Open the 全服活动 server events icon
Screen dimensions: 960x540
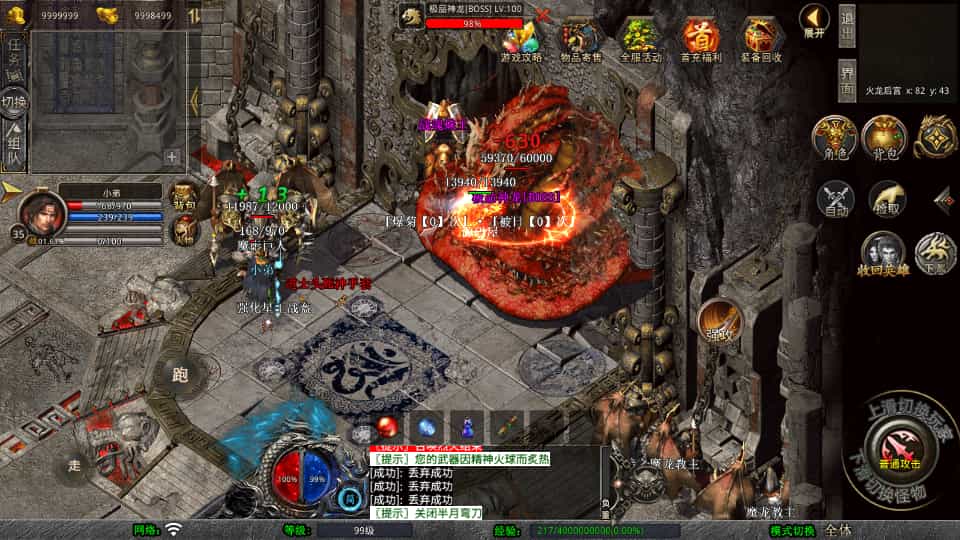click(640, 40)
